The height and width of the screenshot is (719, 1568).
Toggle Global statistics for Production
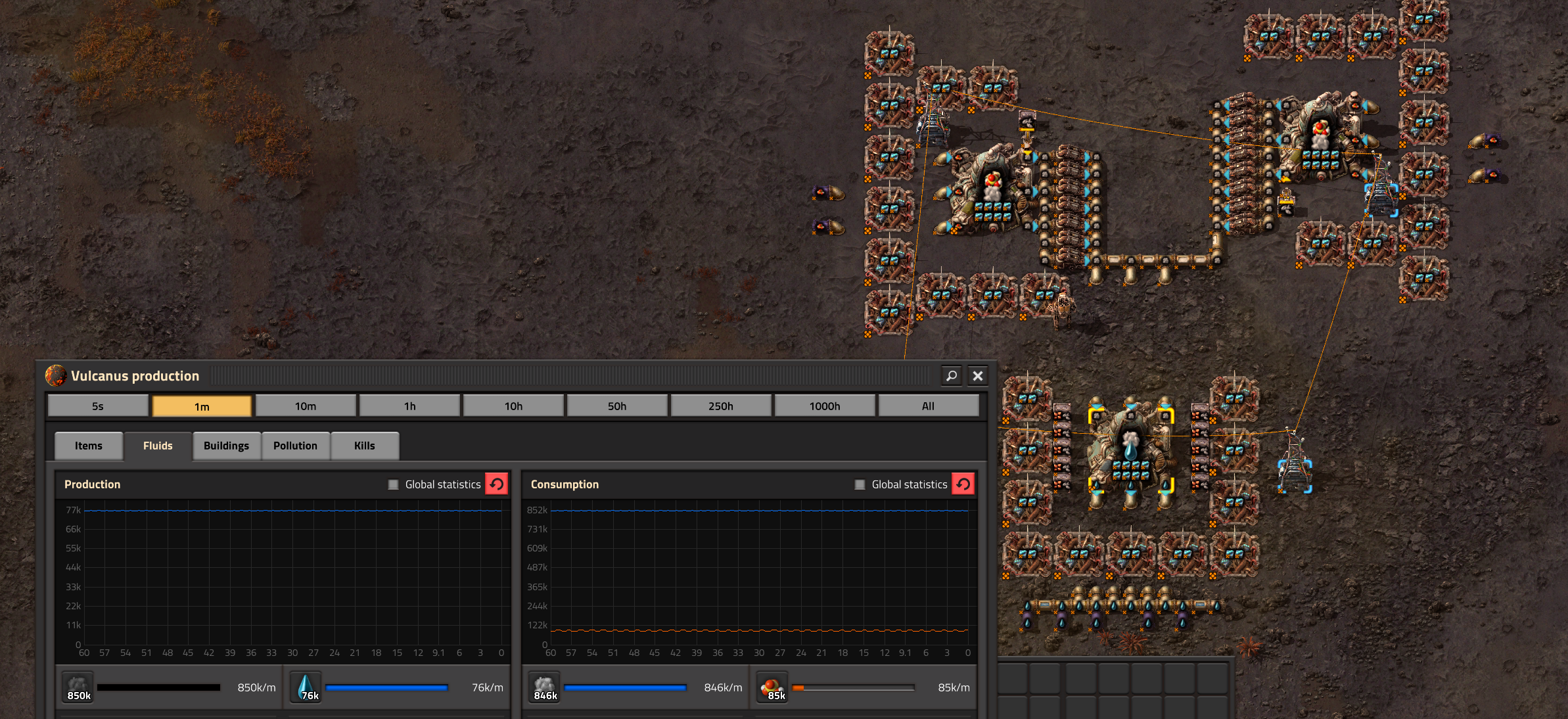394,484
